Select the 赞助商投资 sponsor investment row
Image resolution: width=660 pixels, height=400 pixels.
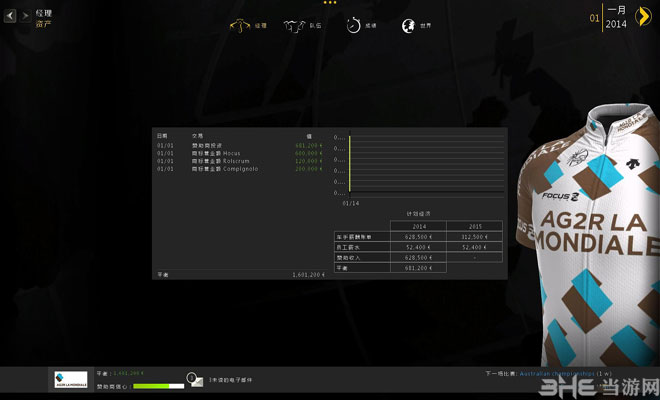coord(240,145)
